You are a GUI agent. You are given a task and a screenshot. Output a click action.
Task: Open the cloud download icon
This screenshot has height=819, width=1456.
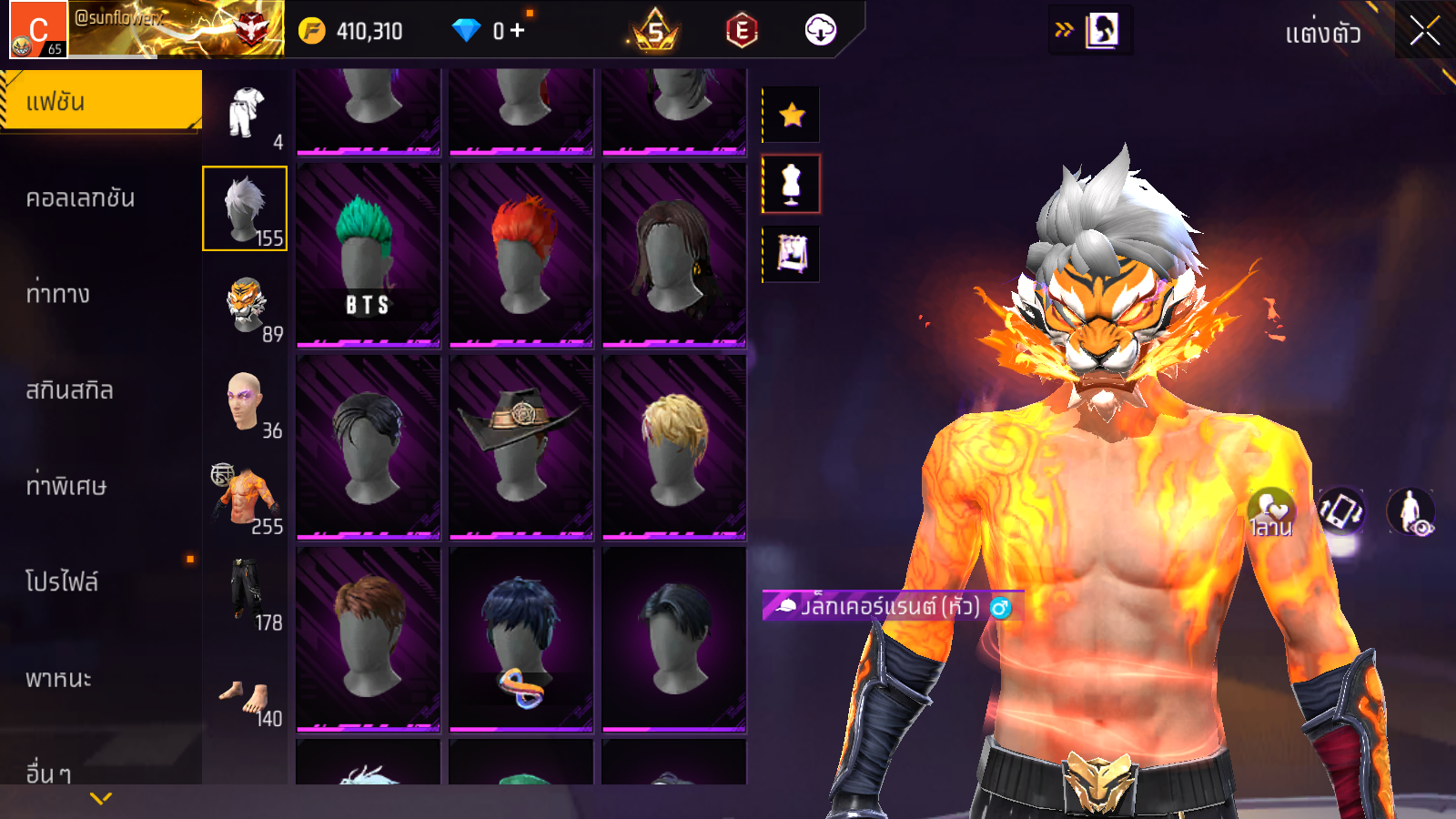click(x=820, y=31)
